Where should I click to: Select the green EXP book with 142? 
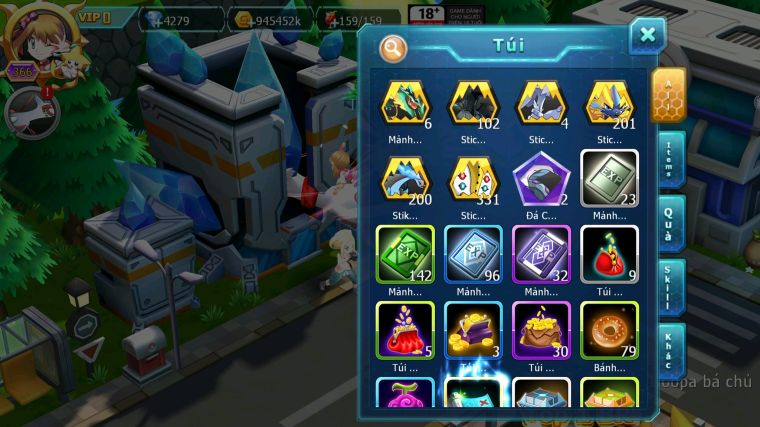[405, 255]
